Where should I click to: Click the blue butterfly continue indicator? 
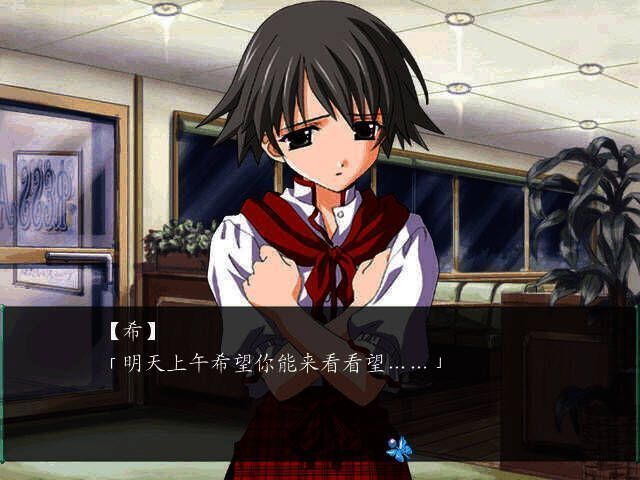[x=399, y=448]
